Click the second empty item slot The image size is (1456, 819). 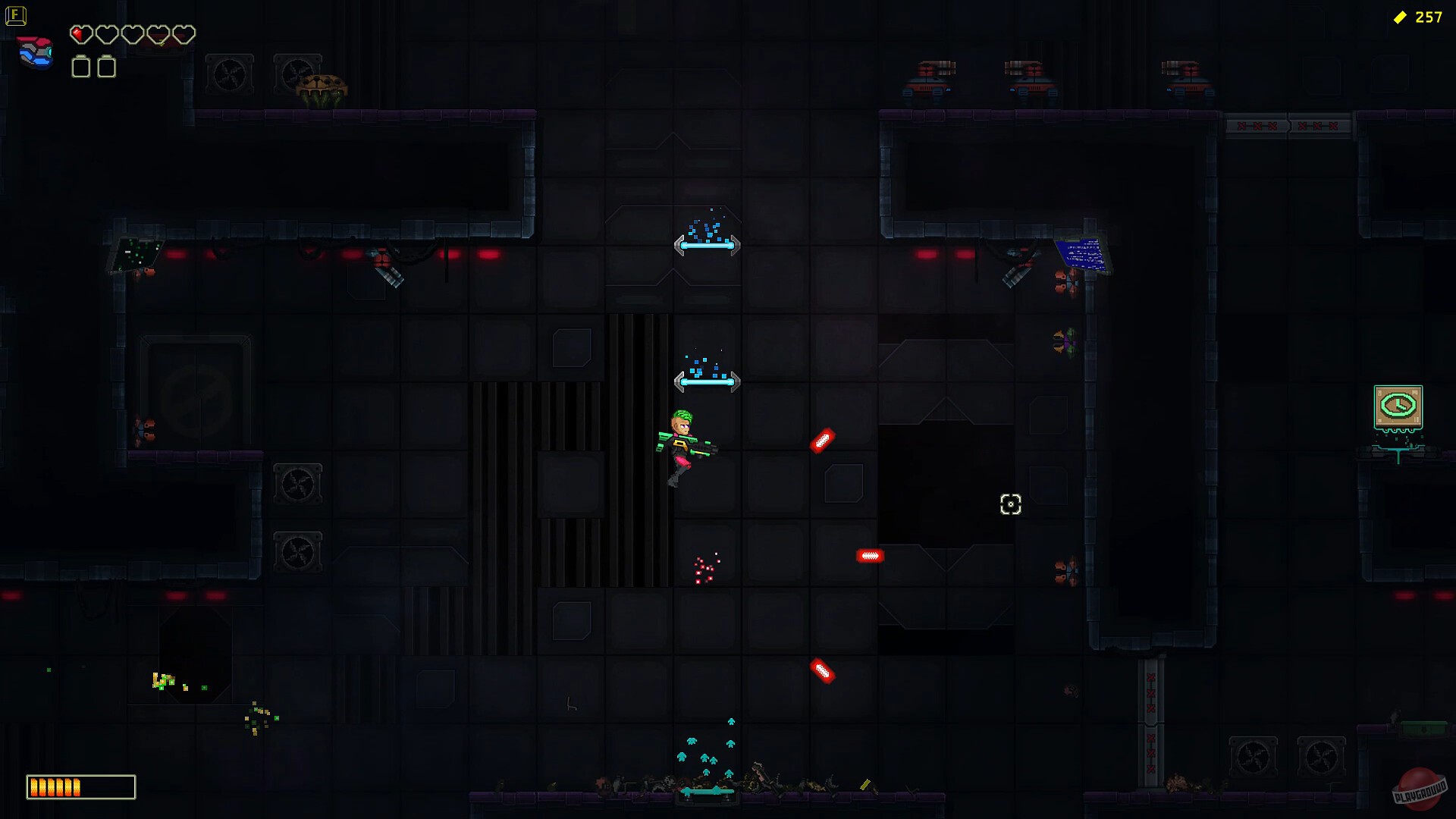point(107,67)
